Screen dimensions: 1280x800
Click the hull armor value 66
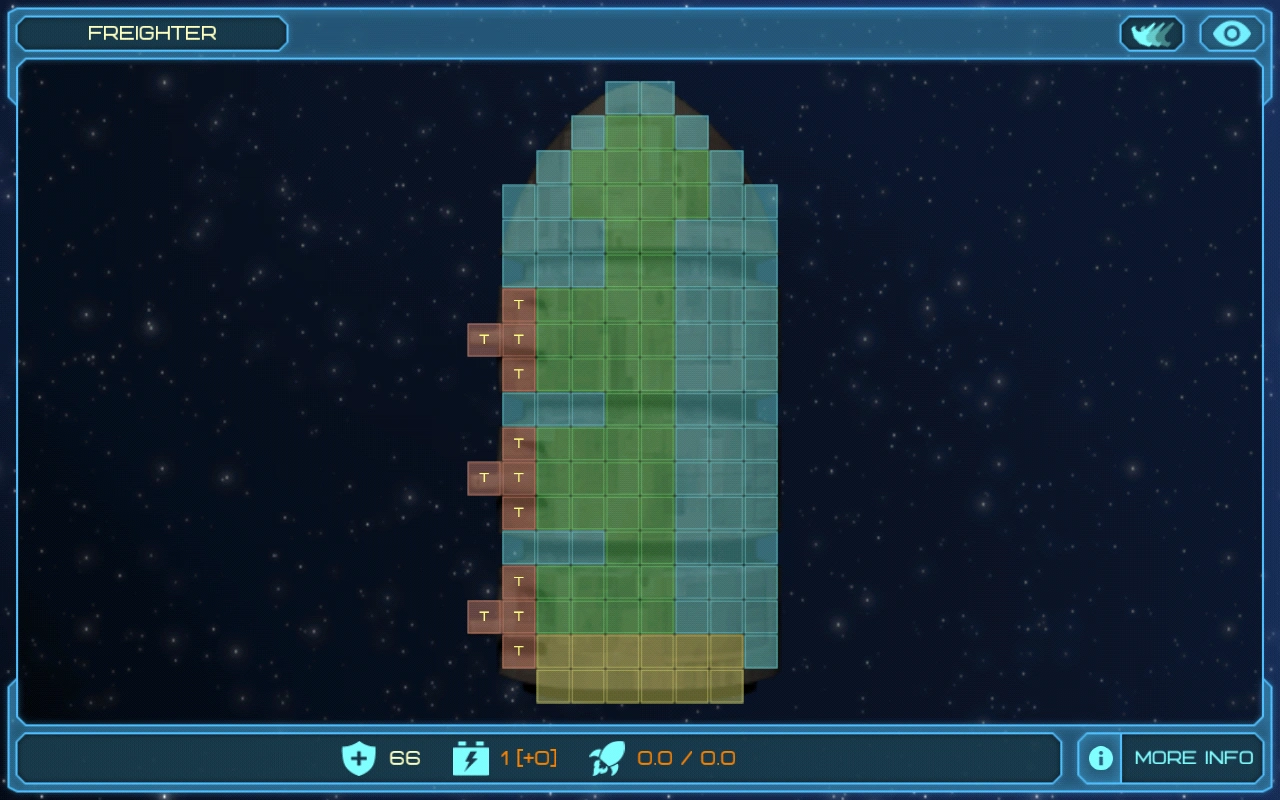(x=404, y=759)
